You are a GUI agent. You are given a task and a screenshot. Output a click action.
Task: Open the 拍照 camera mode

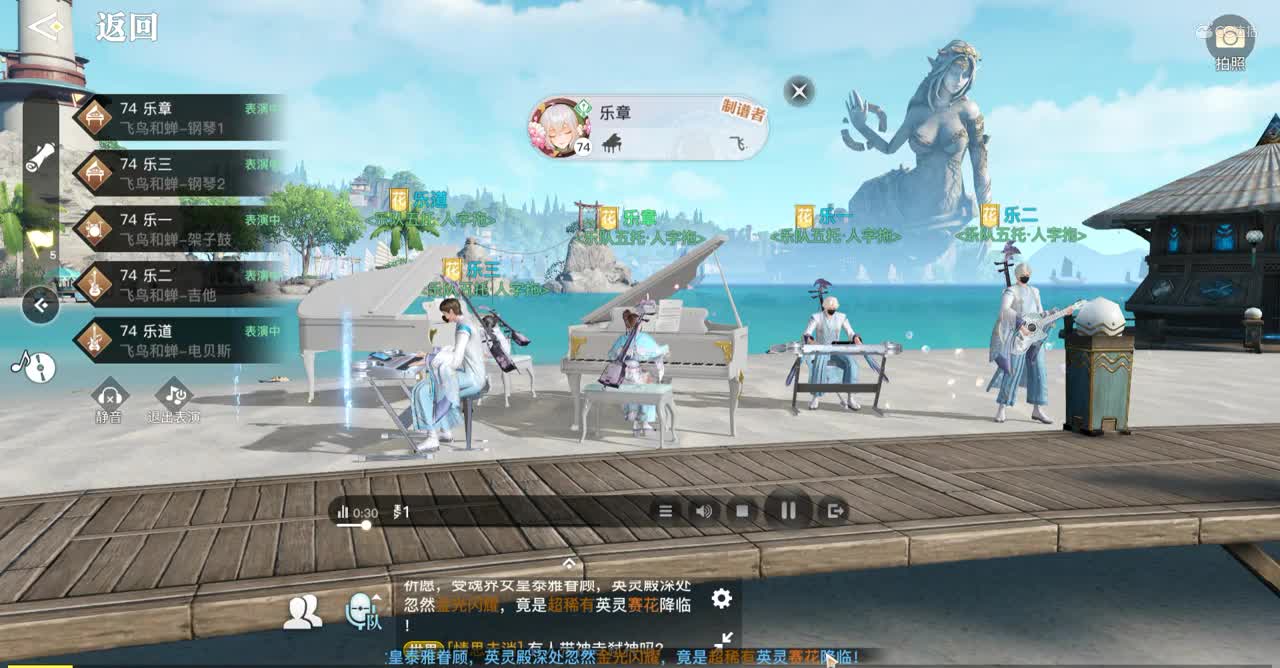point(1229,41)
